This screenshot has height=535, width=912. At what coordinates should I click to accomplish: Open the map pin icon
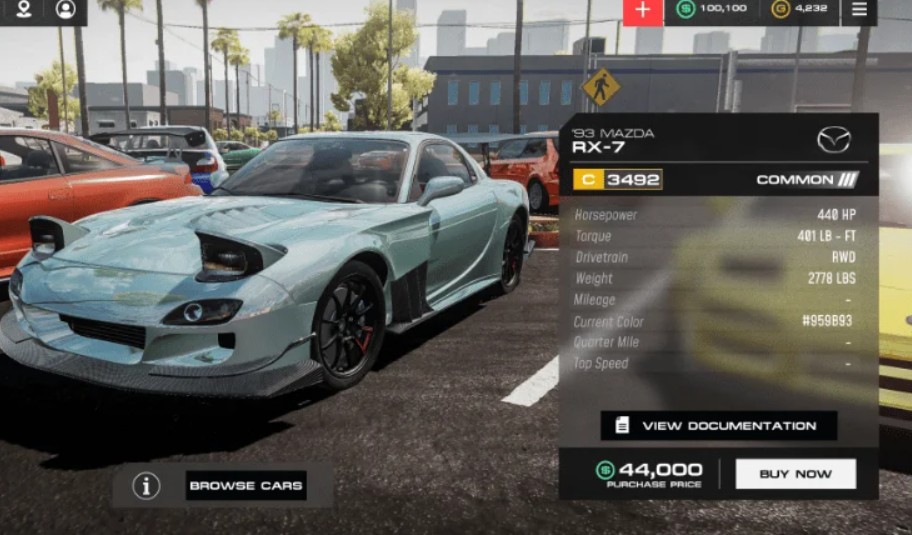[23, 10]
